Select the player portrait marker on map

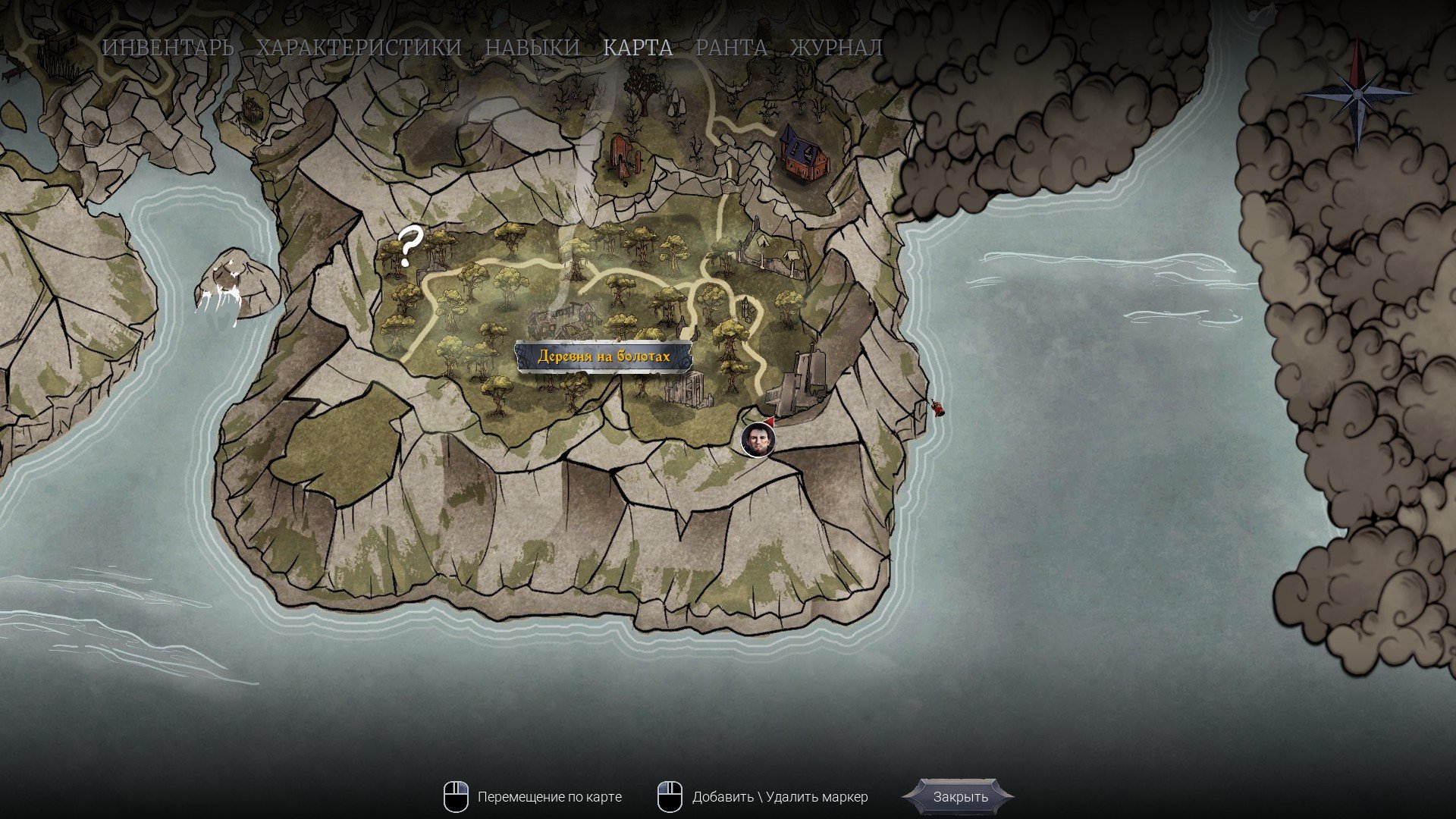pos(758,440)
